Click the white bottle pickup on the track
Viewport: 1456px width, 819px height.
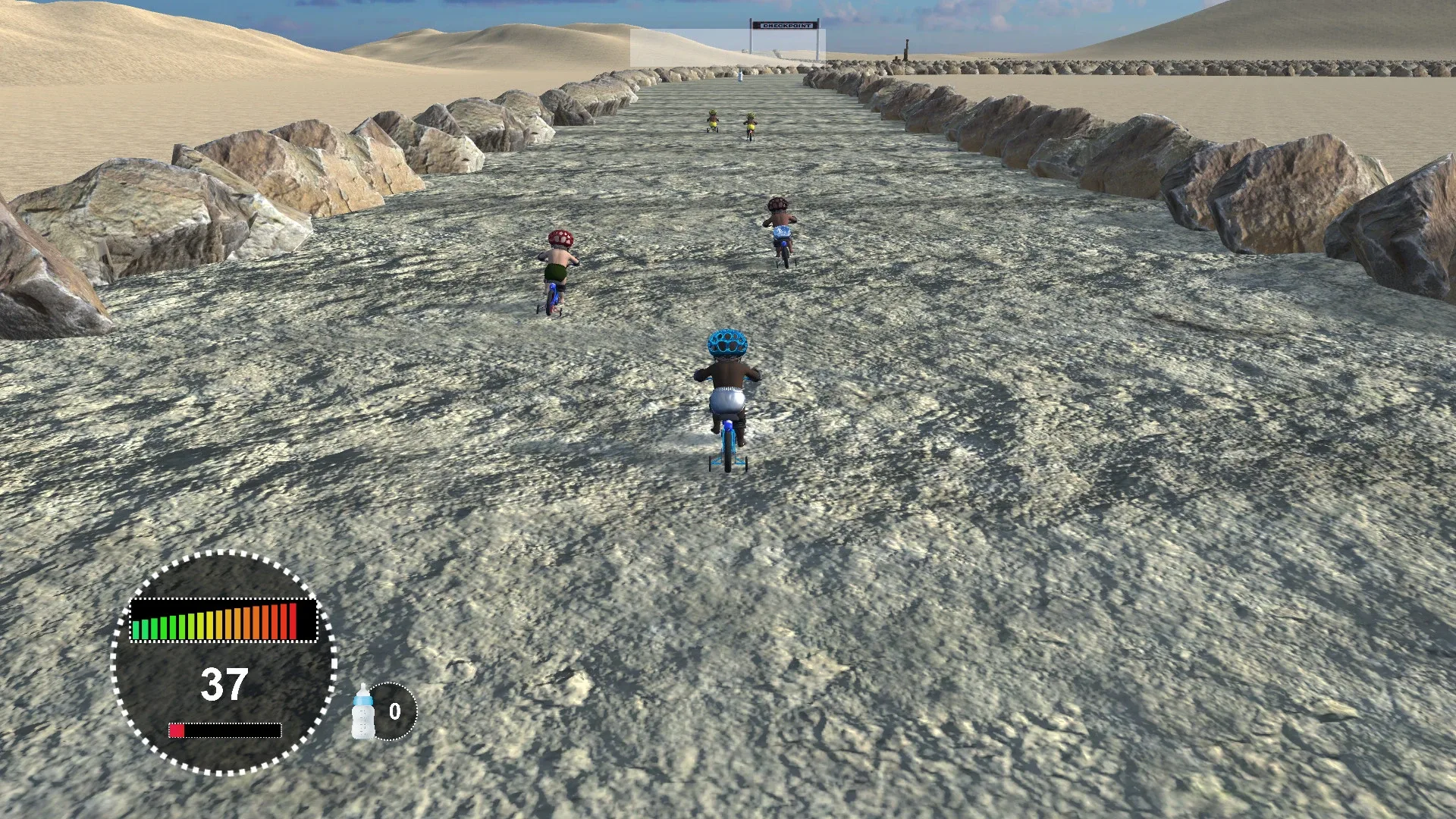[740, 76]
